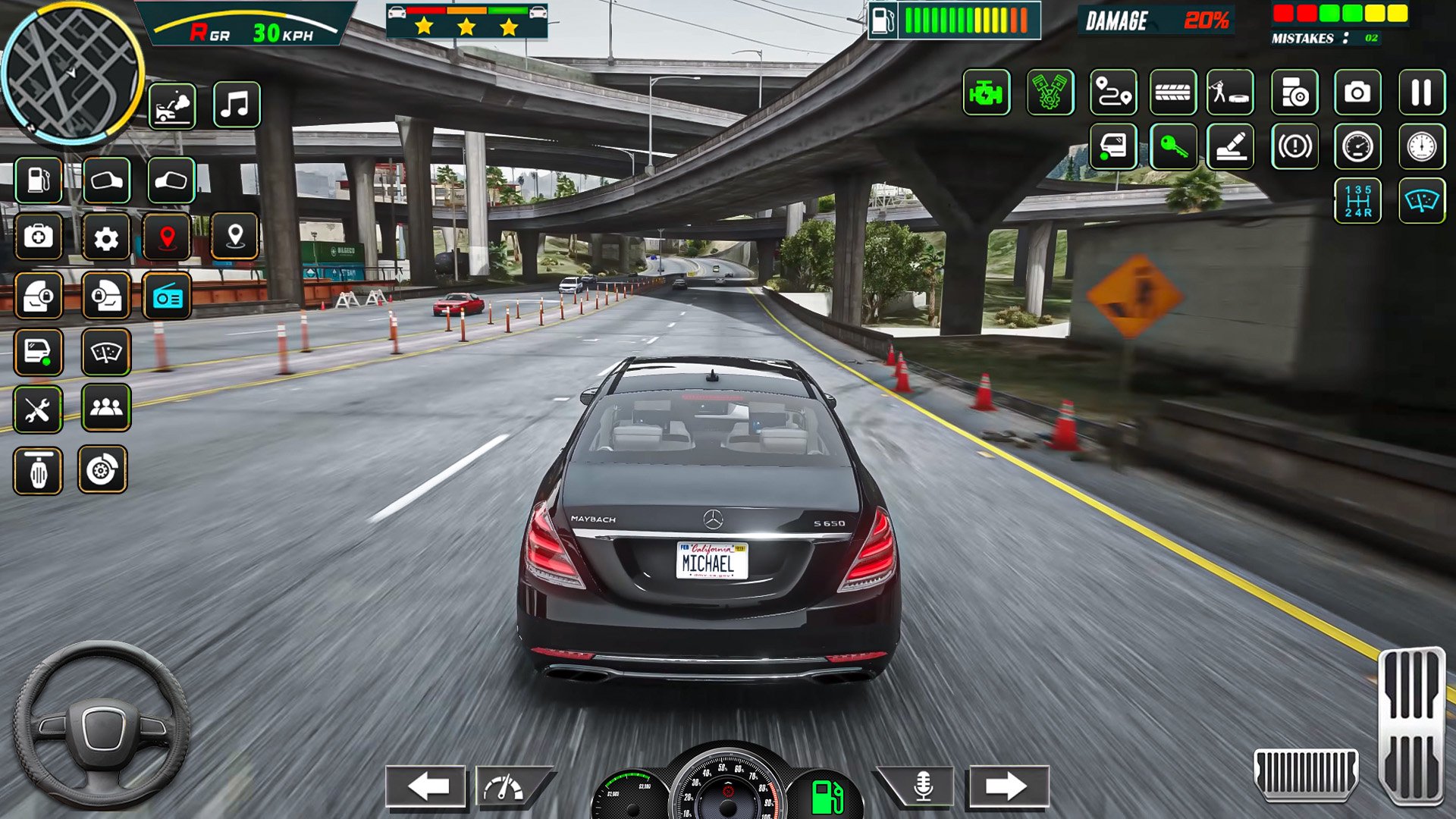Open the circular minimap
The image size is (1456, 819).
pos(72,74)
